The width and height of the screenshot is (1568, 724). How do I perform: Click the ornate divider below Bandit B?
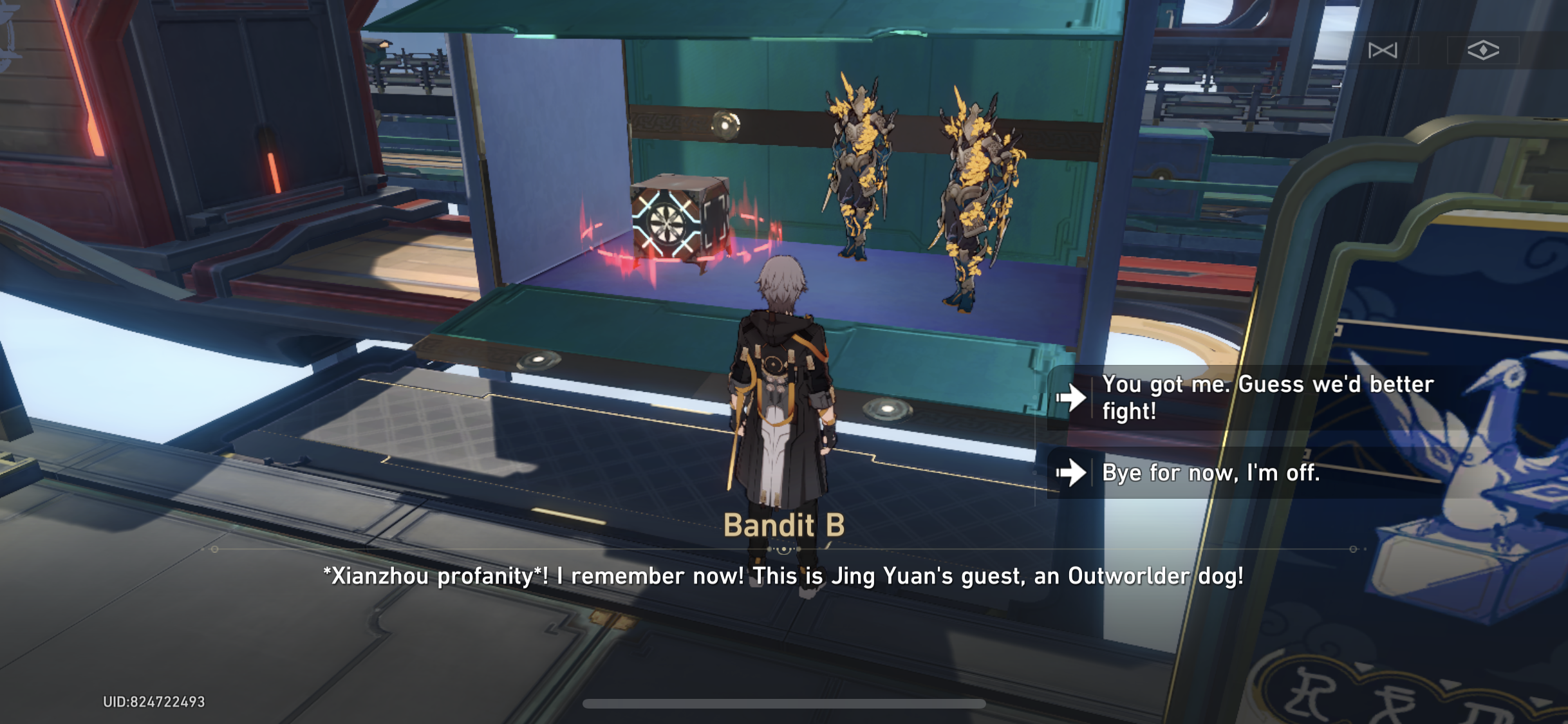click(x=783, y=550)
